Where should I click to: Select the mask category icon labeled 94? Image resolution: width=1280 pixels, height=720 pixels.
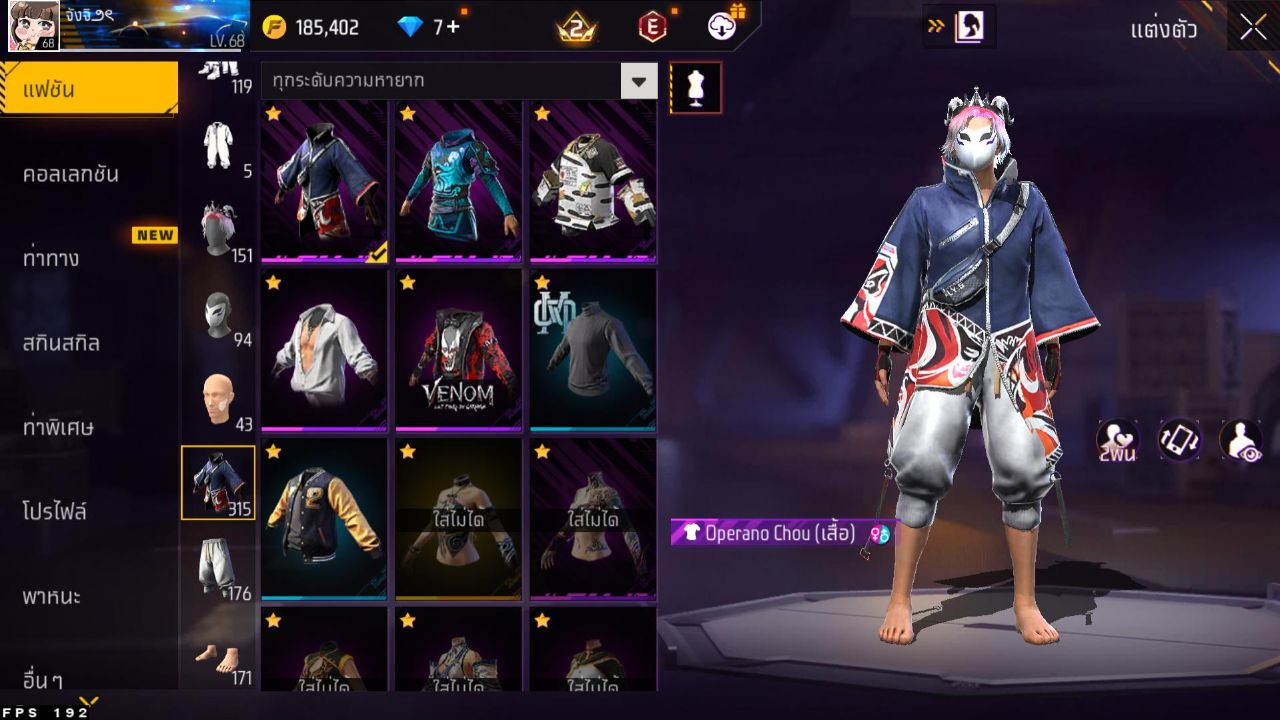pos(219,316)
